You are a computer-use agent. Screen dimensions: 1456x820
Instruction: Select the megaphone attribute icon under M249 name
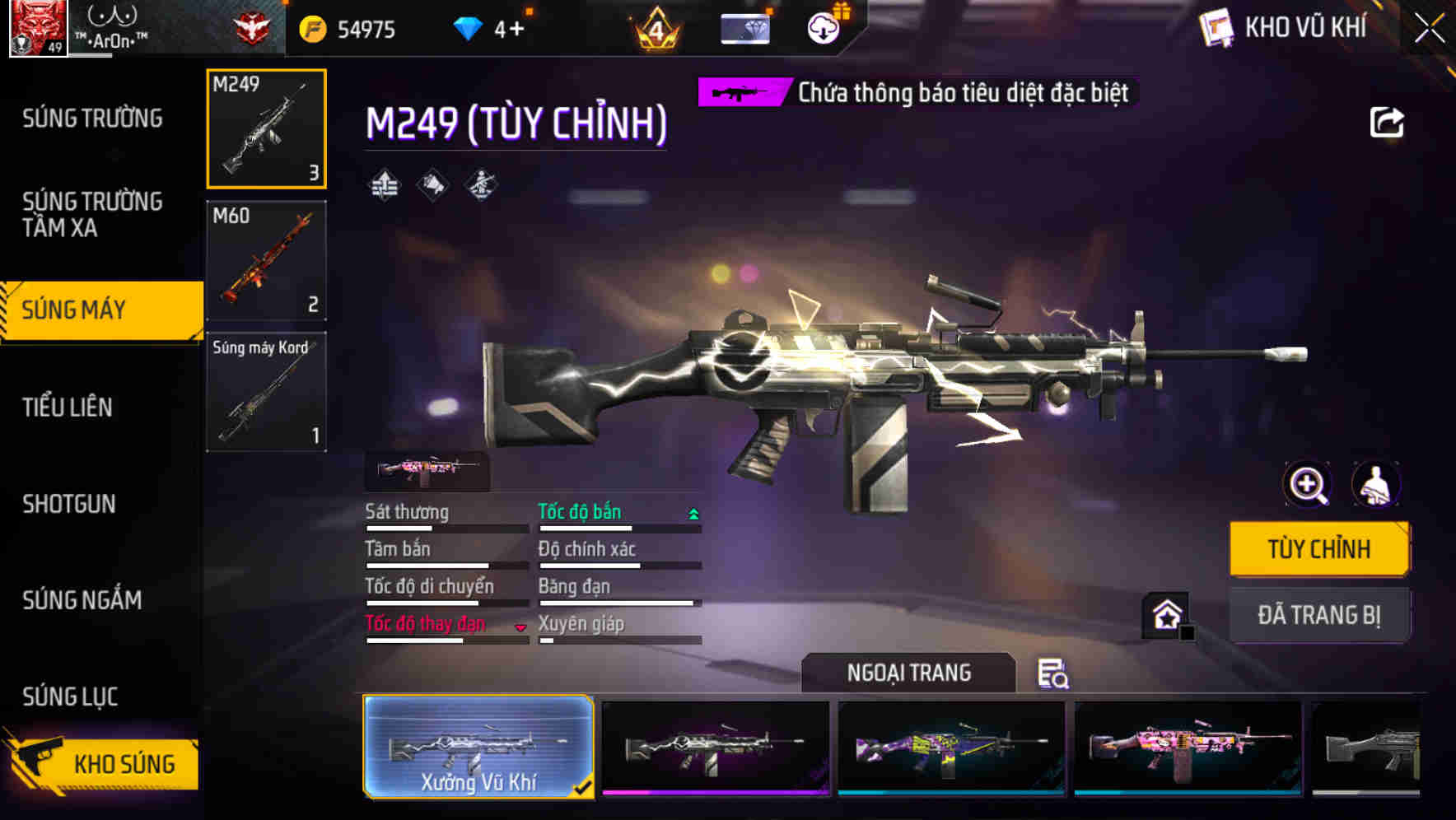pyautogui.click(x=431, y=184)
